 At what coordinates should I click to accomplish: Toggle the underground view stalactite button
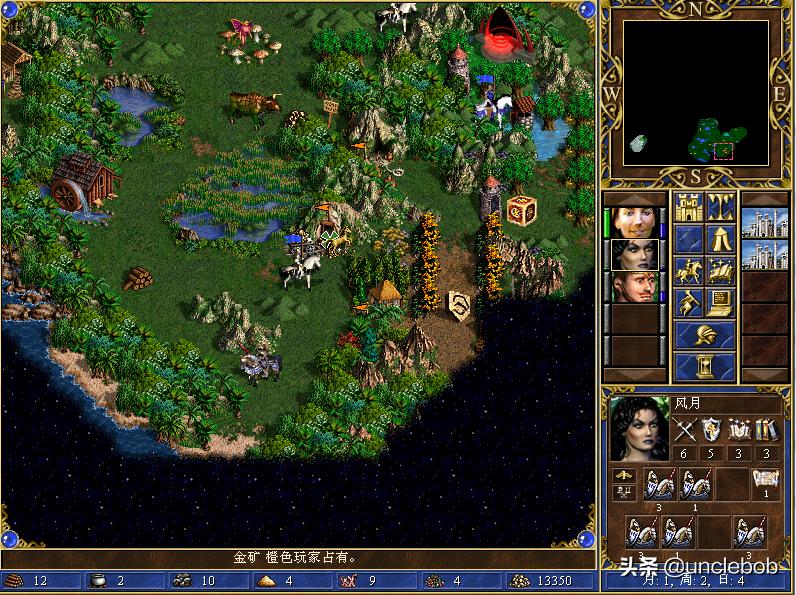721,207
